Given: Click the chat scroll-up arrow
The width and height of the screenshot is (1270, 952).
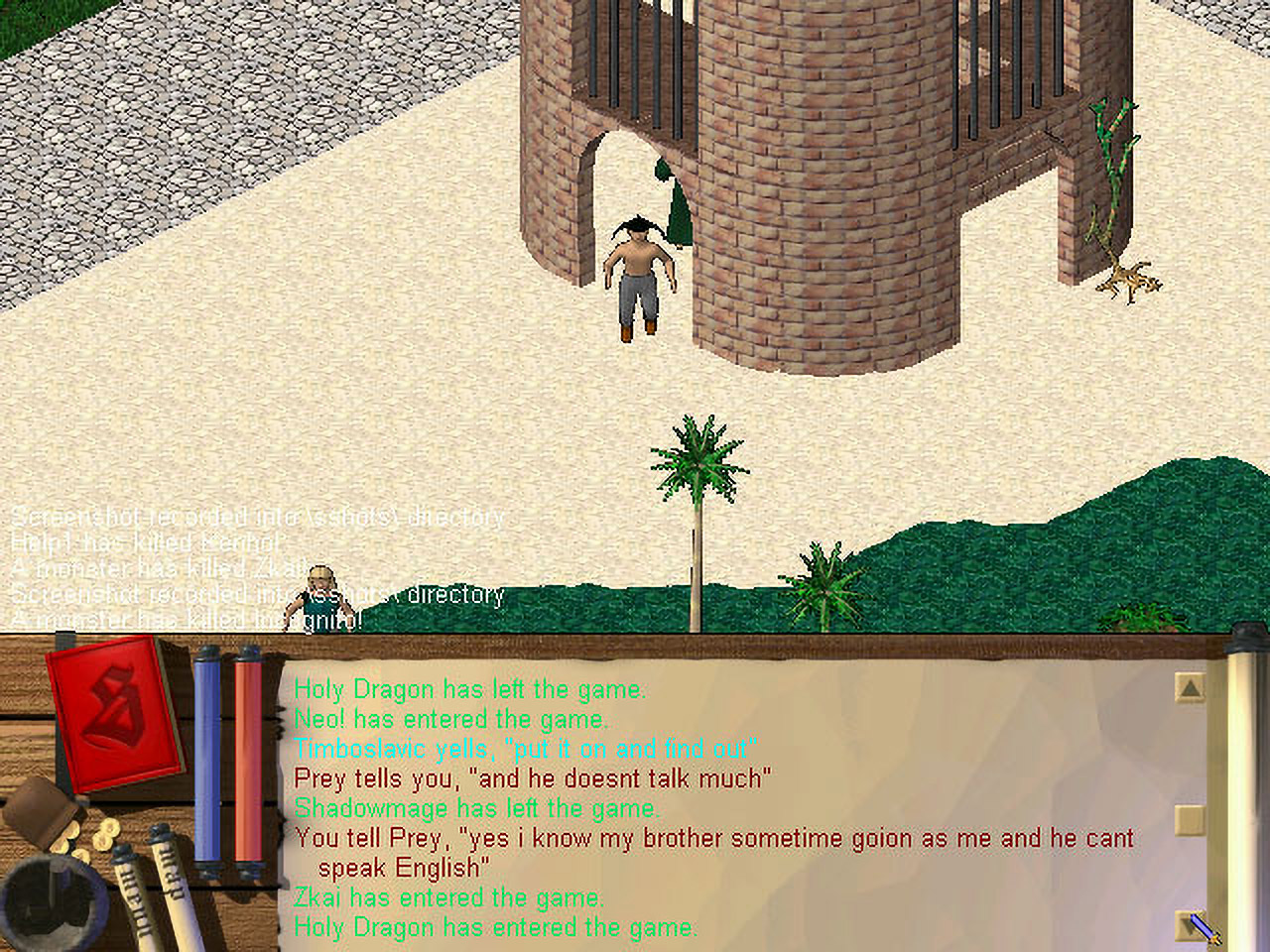Looking at the screenshot, I should point(1190,687).
